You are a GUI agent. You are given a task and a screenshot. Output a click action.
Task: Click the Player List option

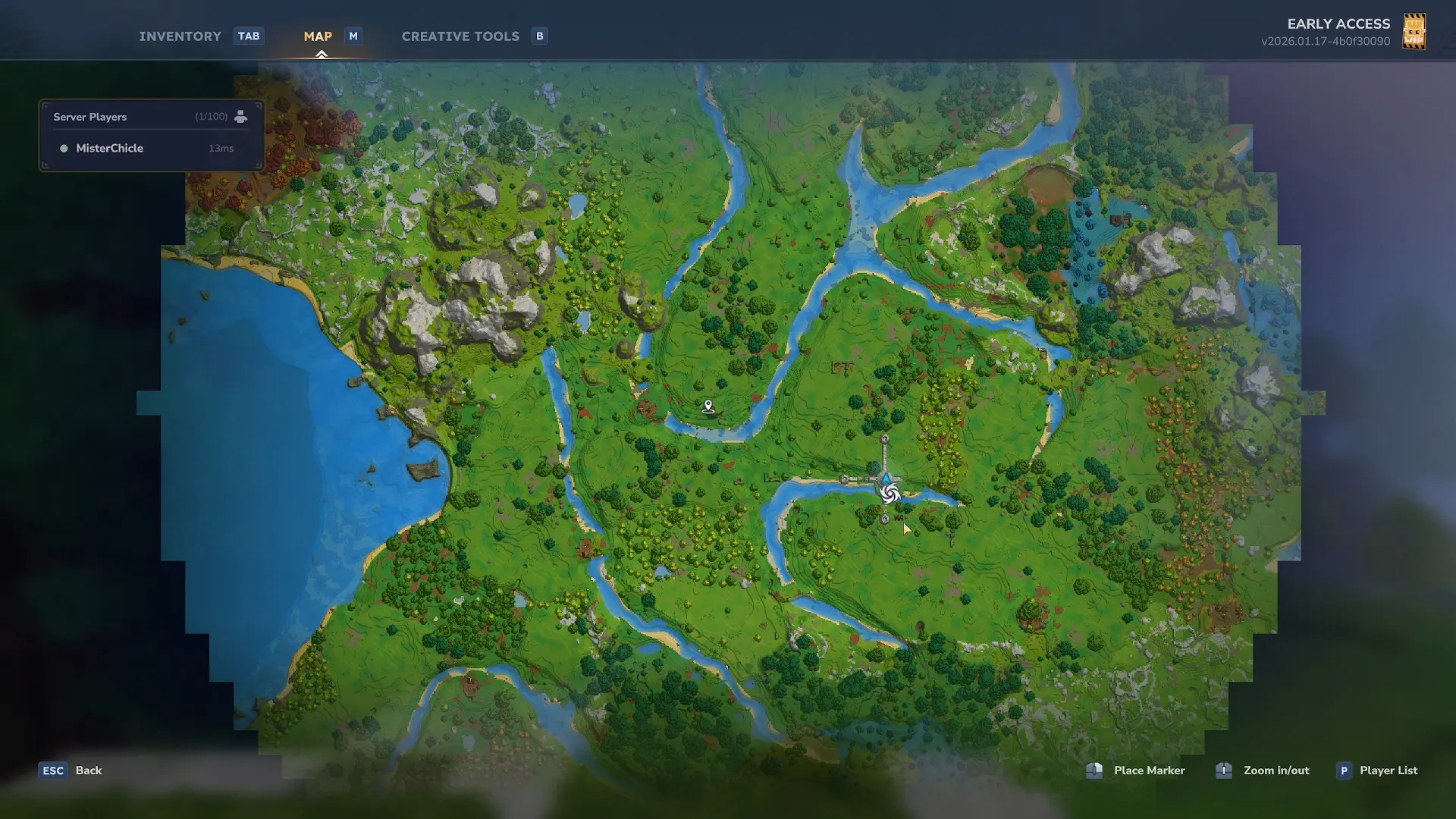[1388, 770]
